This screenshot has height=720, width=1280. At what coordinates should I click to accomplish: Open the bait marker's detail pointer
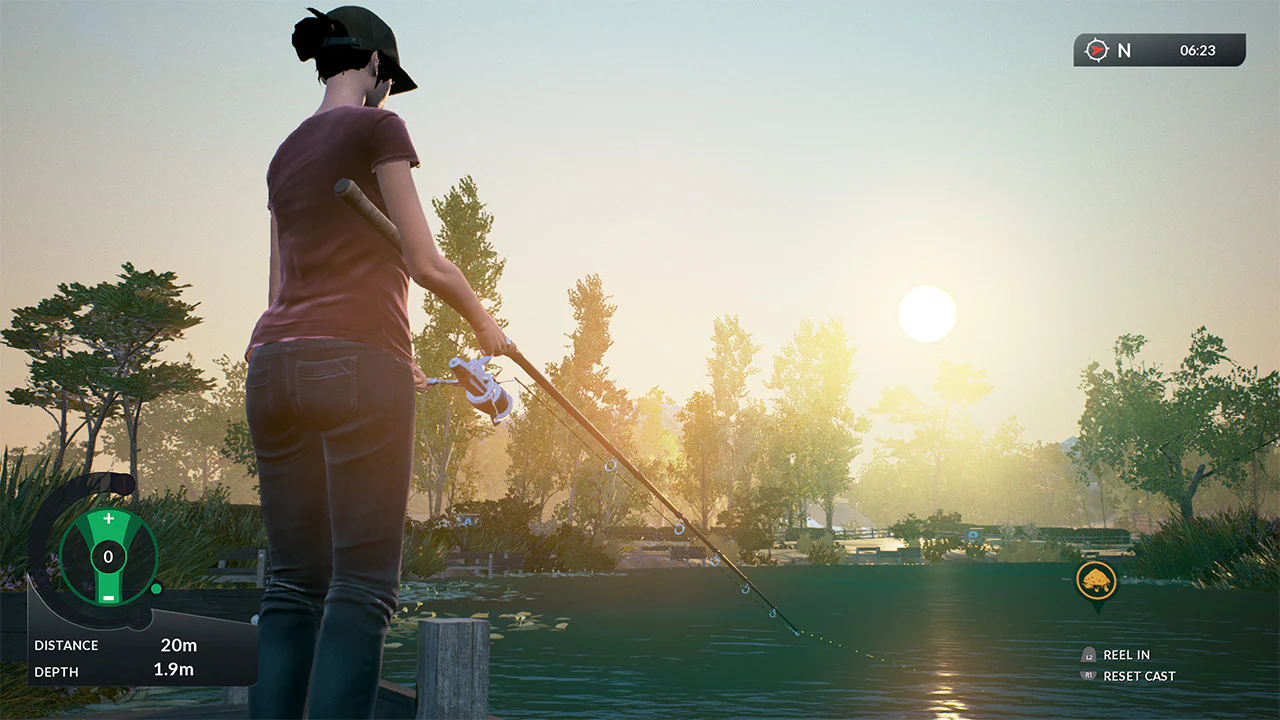click(1098, 610)
